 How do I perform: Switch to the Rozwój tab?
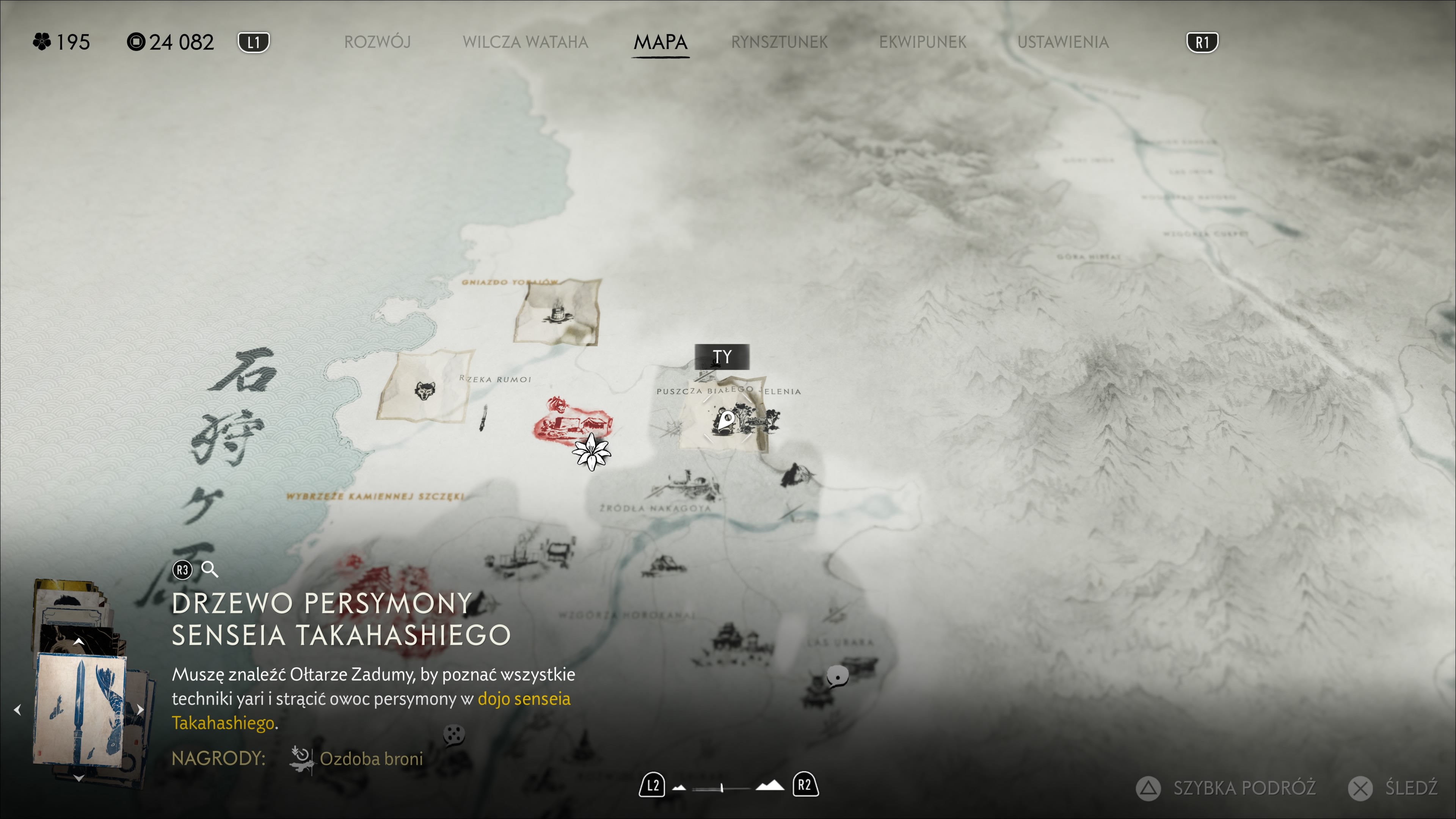377,42
